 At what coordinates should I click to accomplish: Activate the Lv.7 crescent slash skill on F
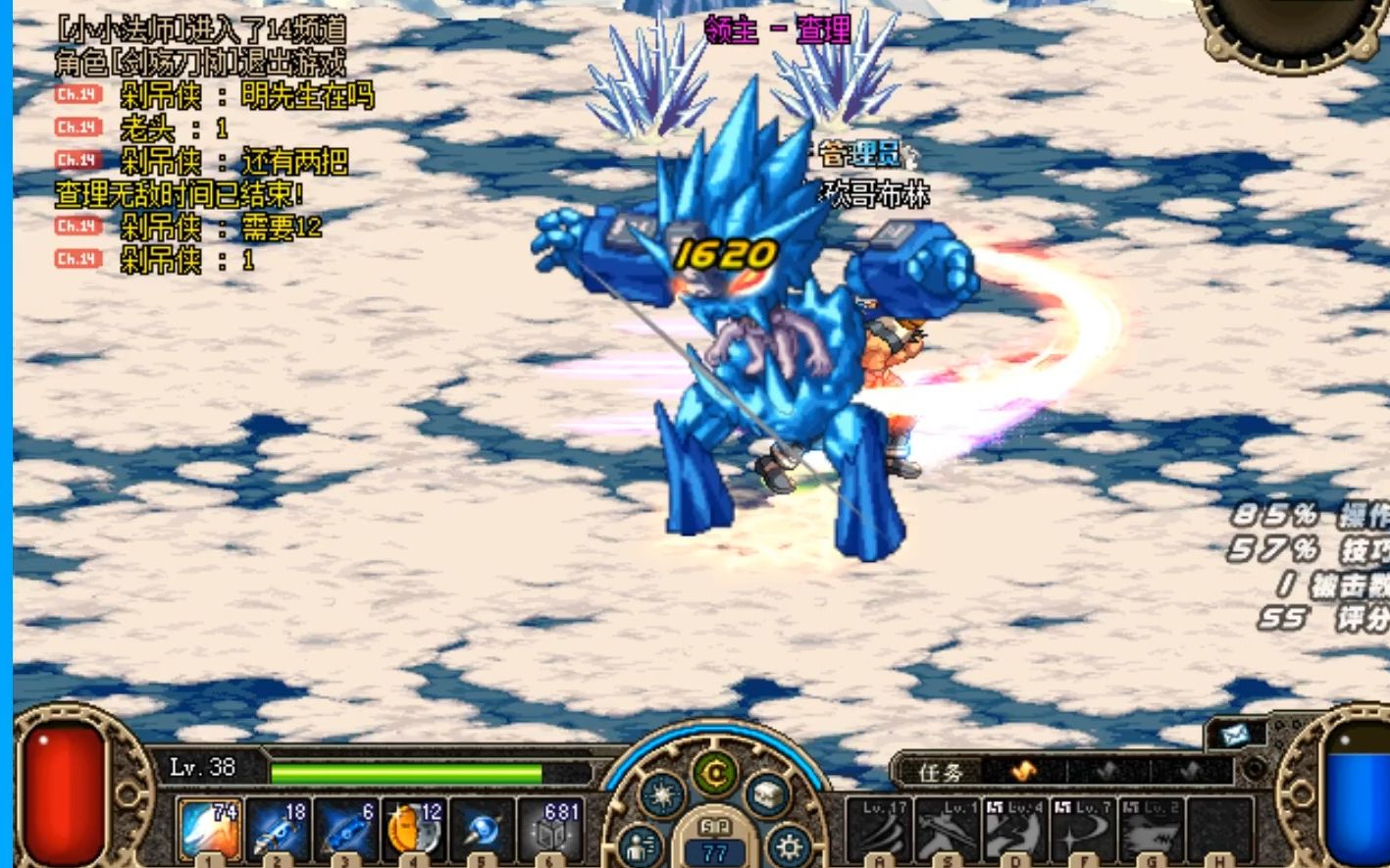coord(1084,830)
